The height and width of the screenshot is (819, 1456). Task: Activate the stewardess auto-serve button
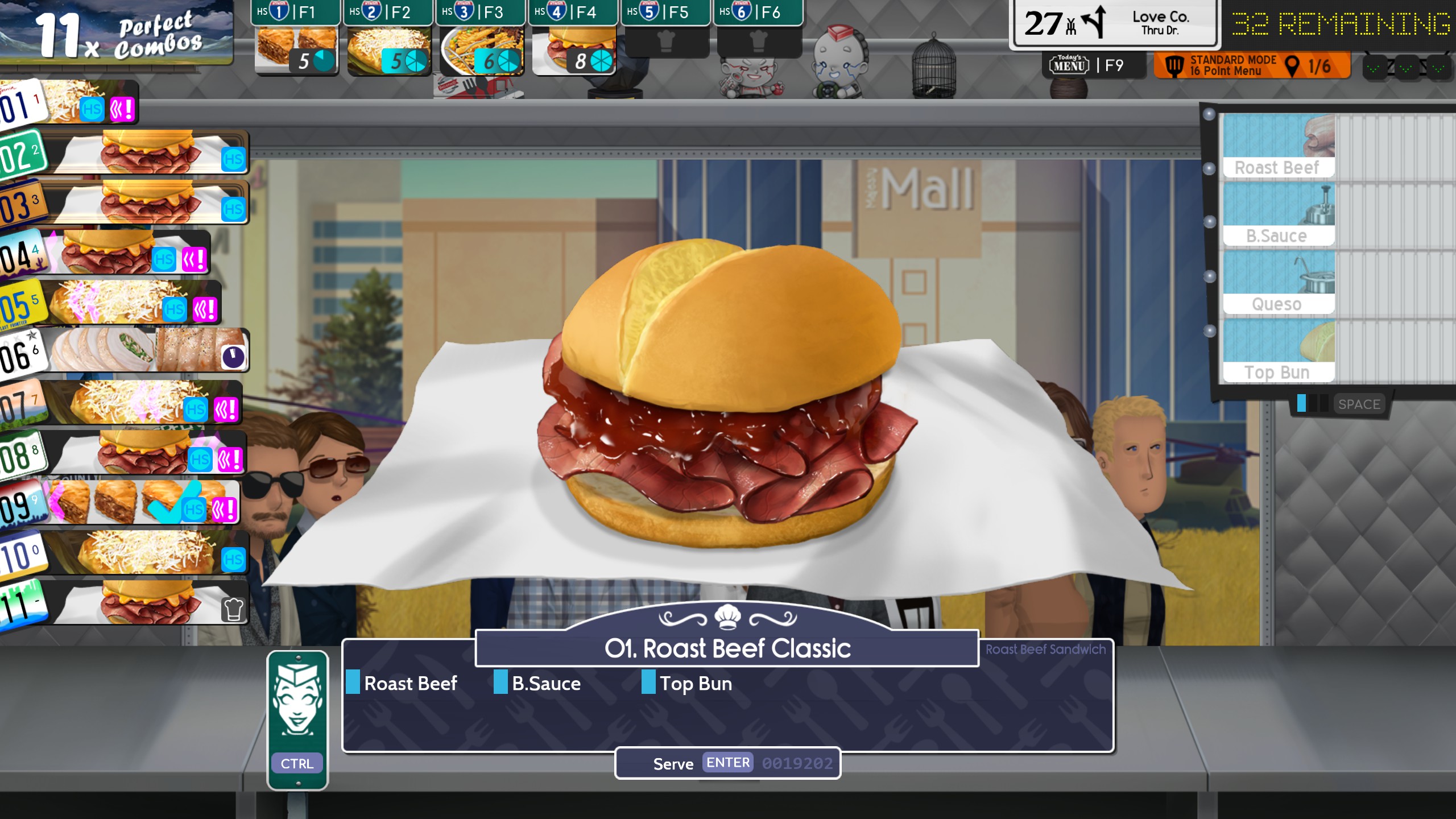click(297, 720)
